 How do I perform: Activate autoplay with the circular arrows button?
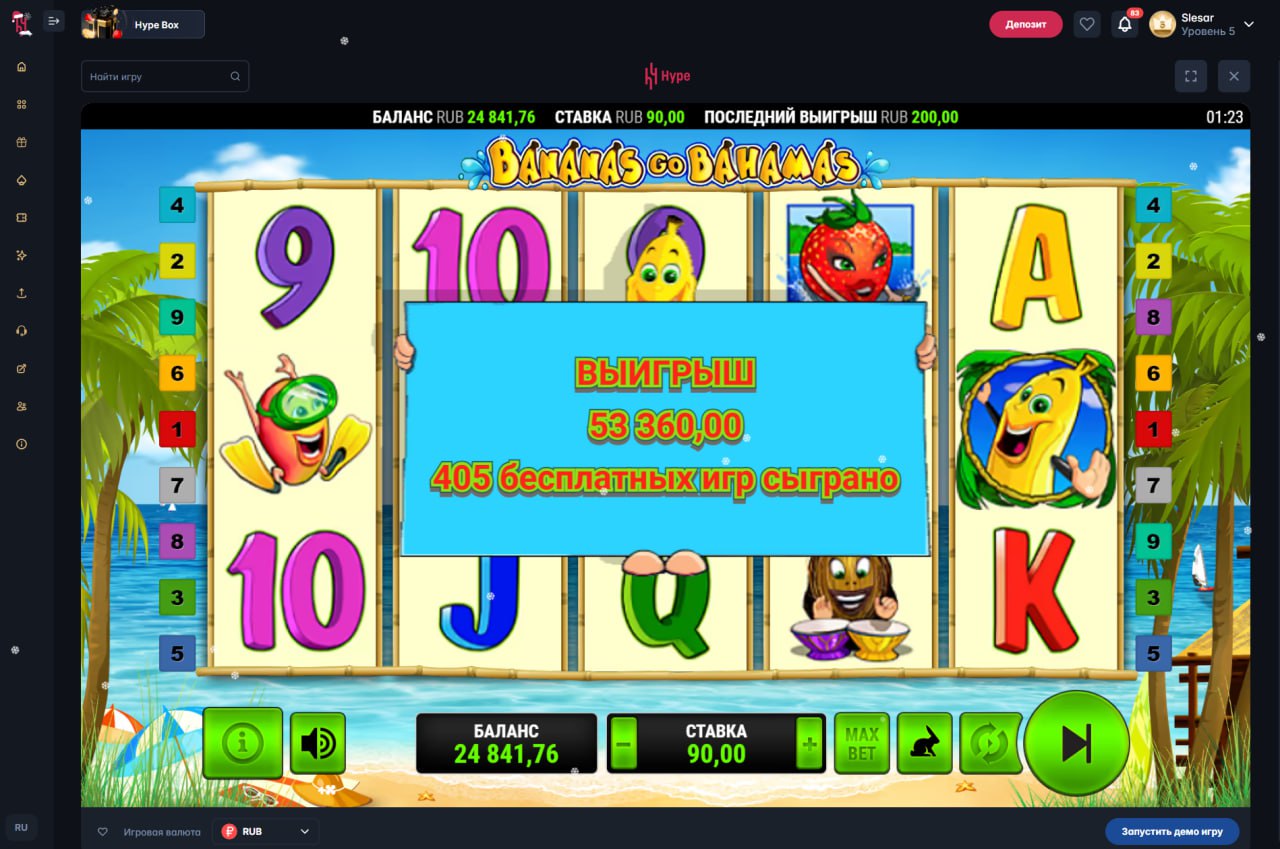point(987,743)
